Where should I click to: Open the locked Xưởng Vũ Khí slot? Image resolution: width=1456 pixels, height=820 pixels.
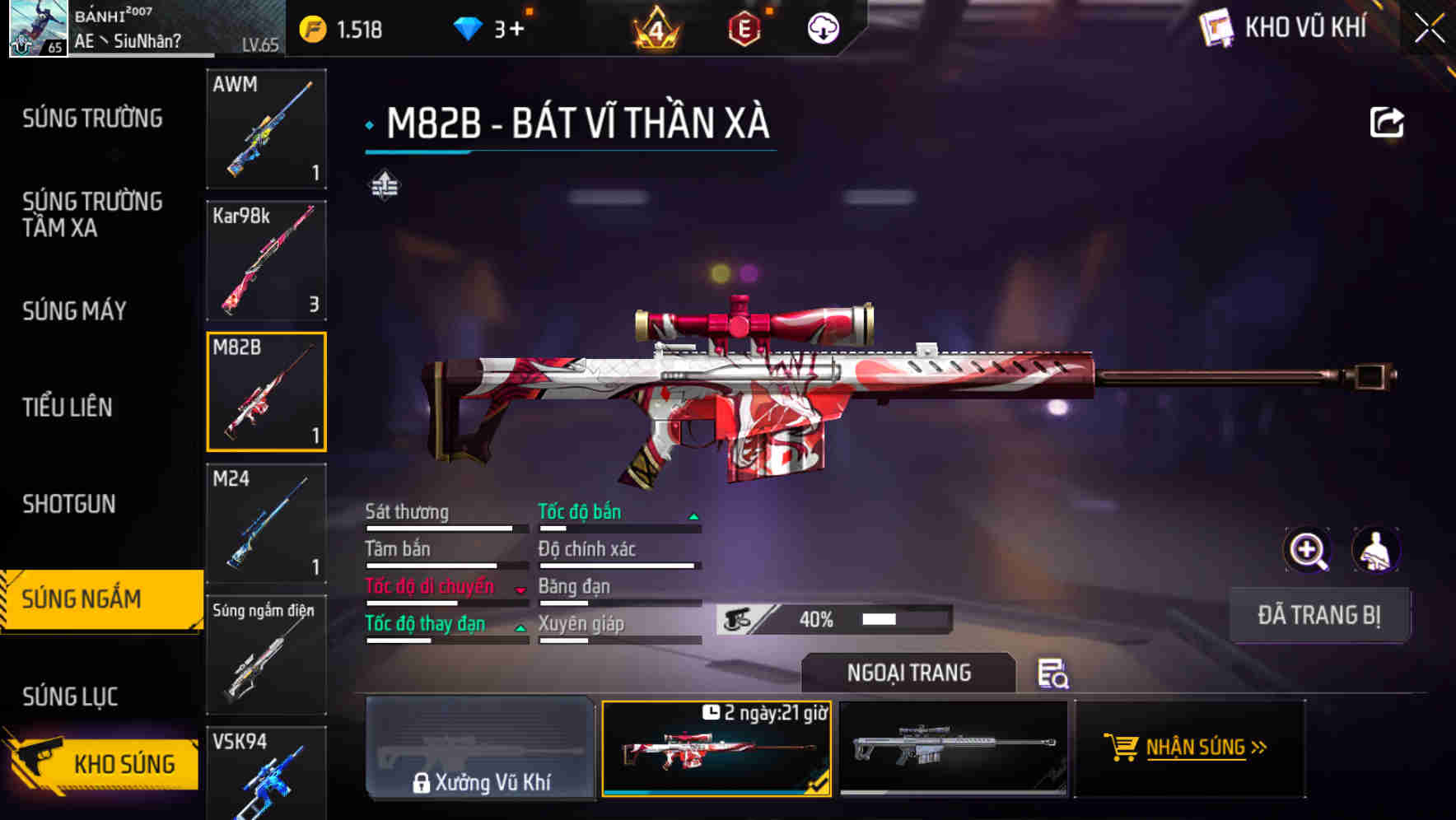[x=481, y=751]
